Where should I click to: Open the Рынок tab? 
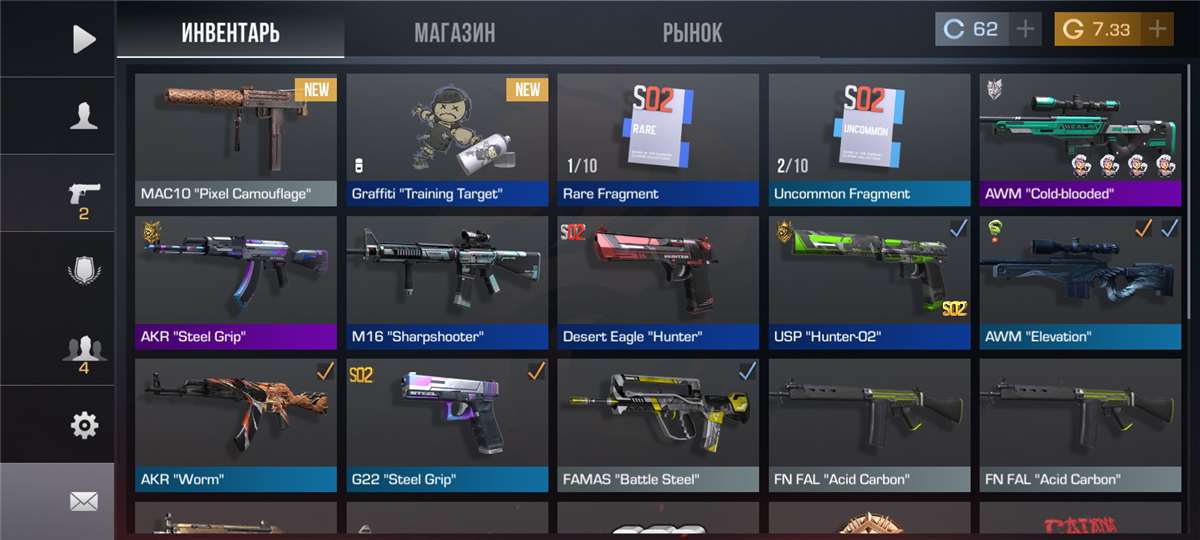692,33
